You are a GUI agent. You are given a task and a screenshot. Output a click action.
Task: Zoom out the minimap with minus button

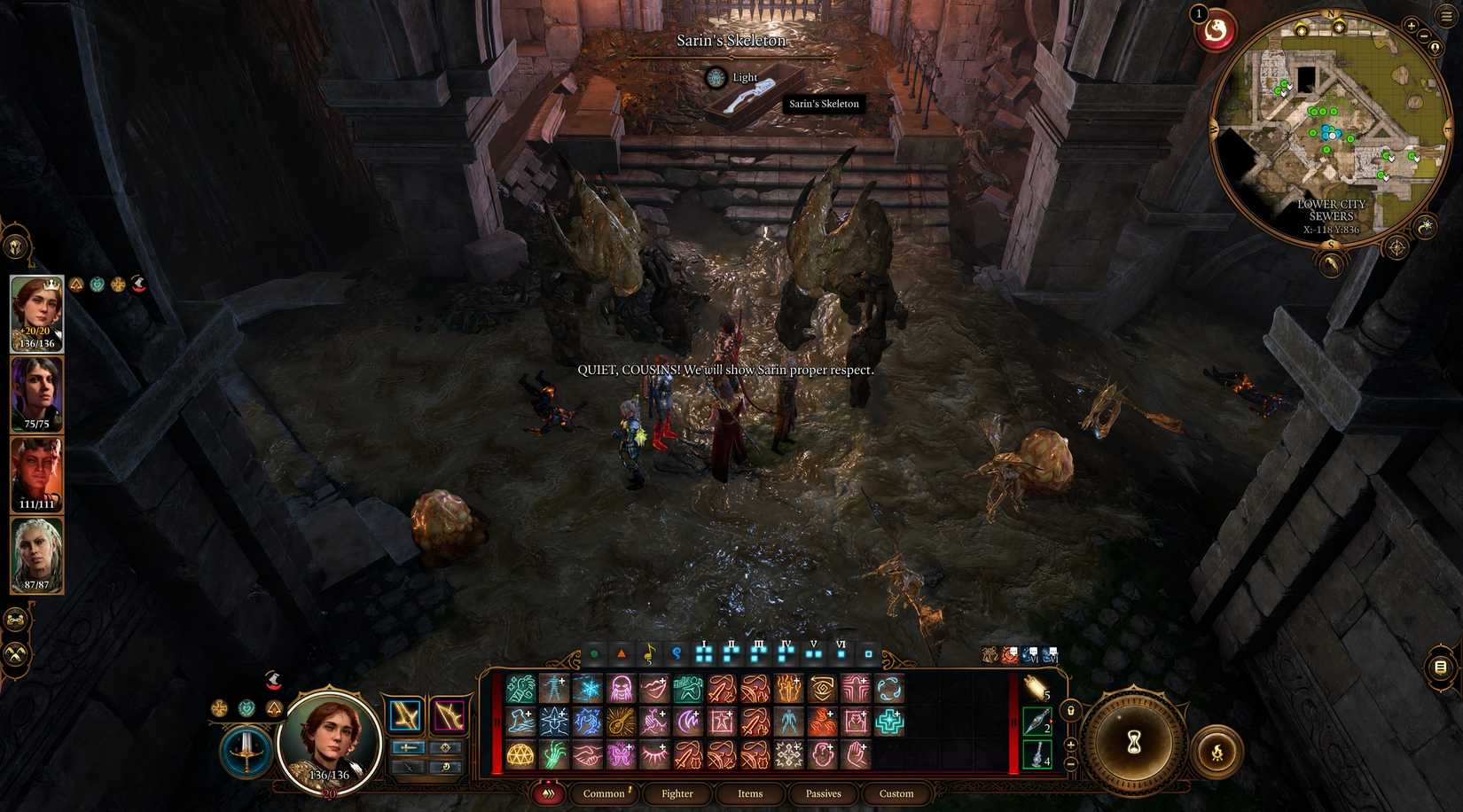point(1424,37)
